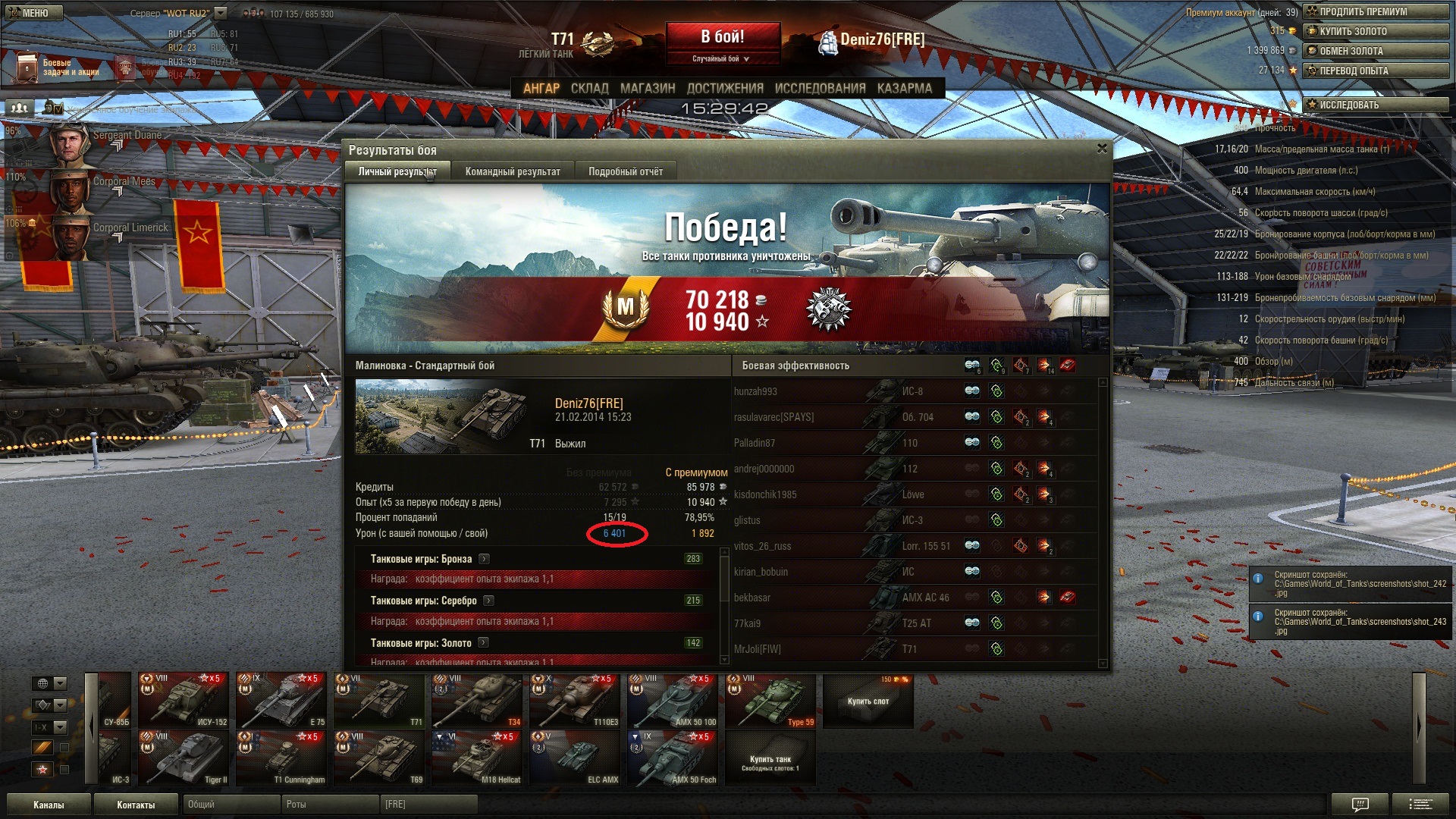Click the ПРОДЛИТЬ ПРЕМИУМ button
Image resolution: width=1456 pixels, height=819 pixels.
click(1376, 11)
